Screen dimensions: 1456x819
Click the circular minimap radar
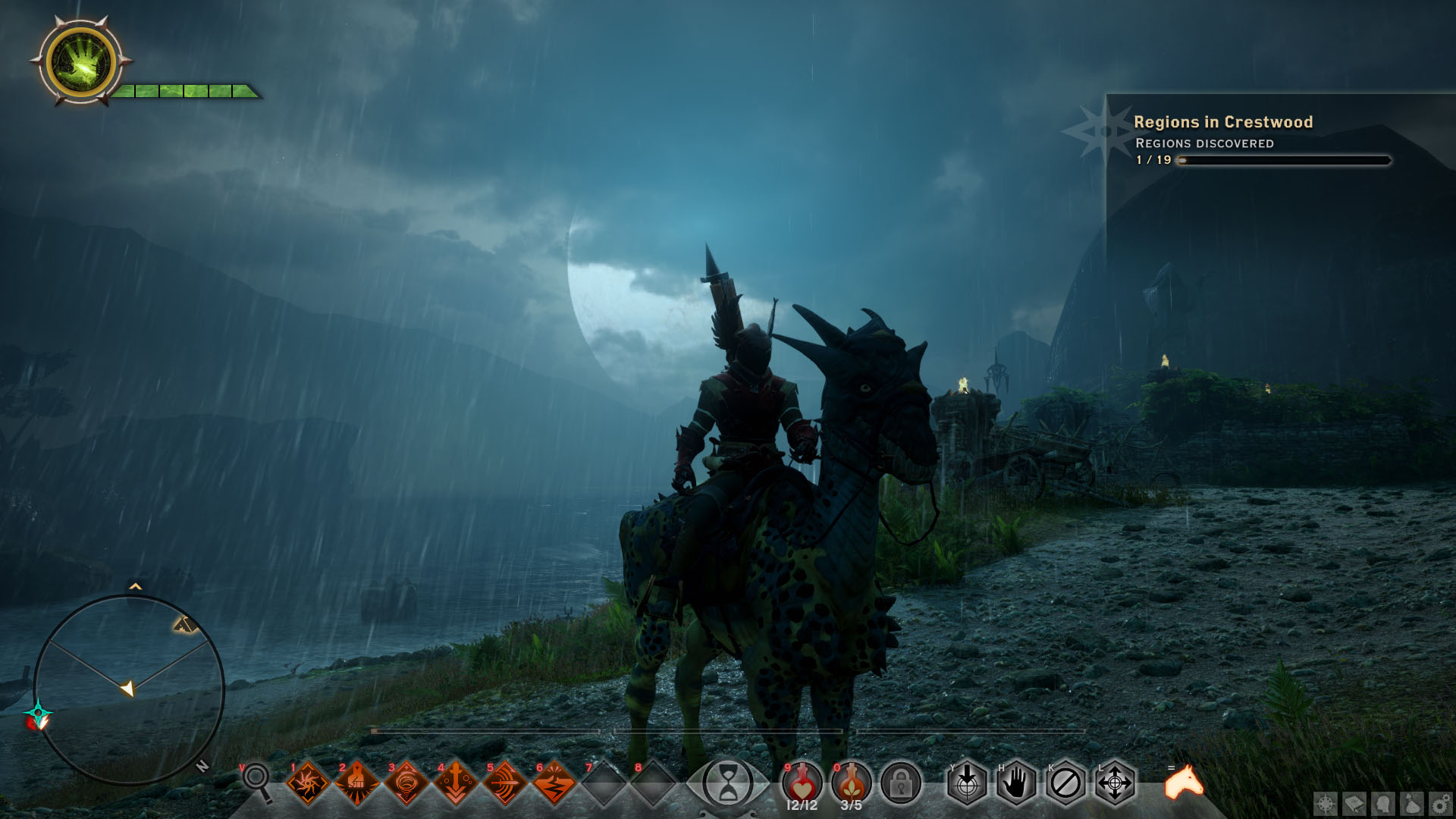(x=129, y=690)
